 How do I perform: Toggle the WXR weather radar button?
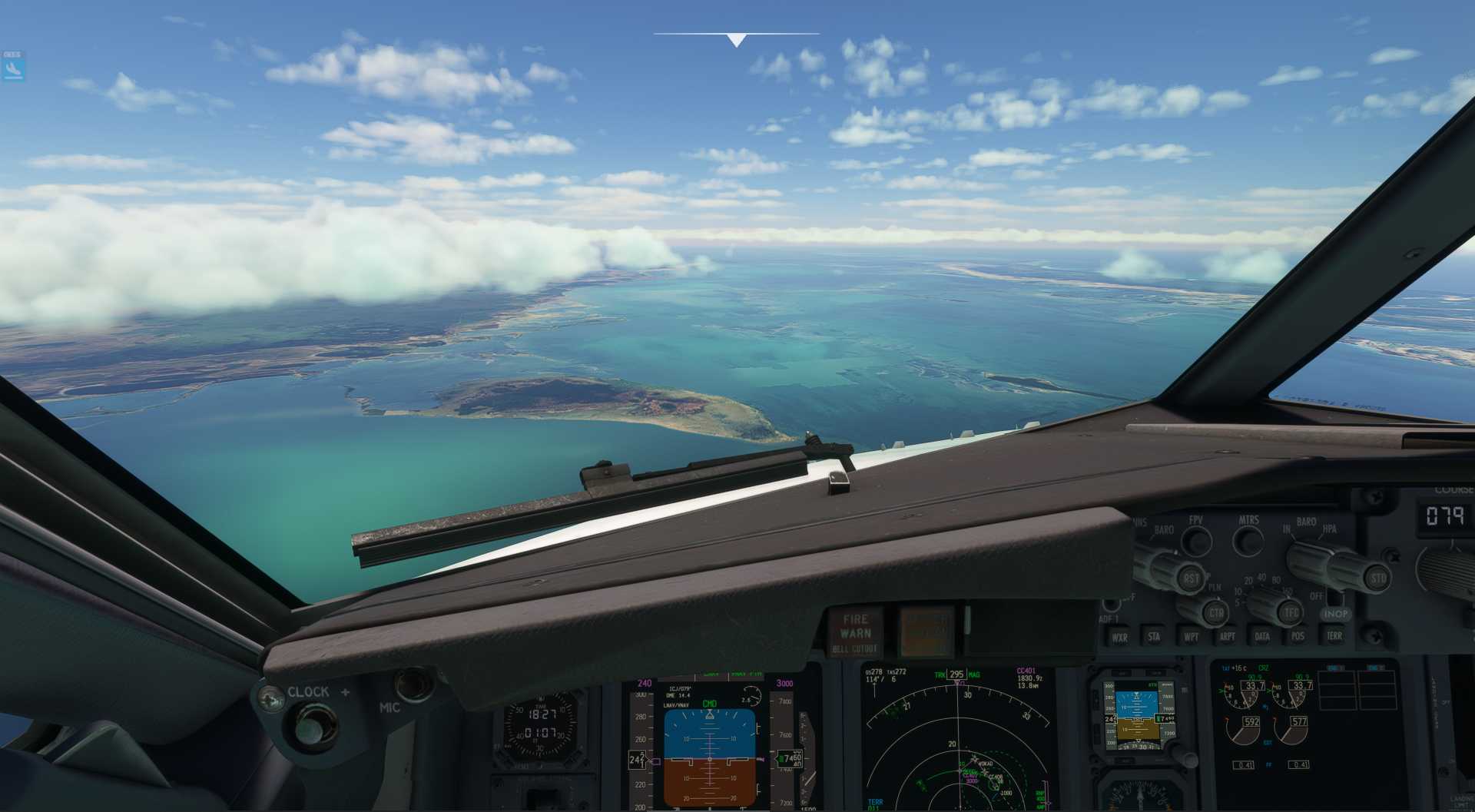[x=1119, y=637]
